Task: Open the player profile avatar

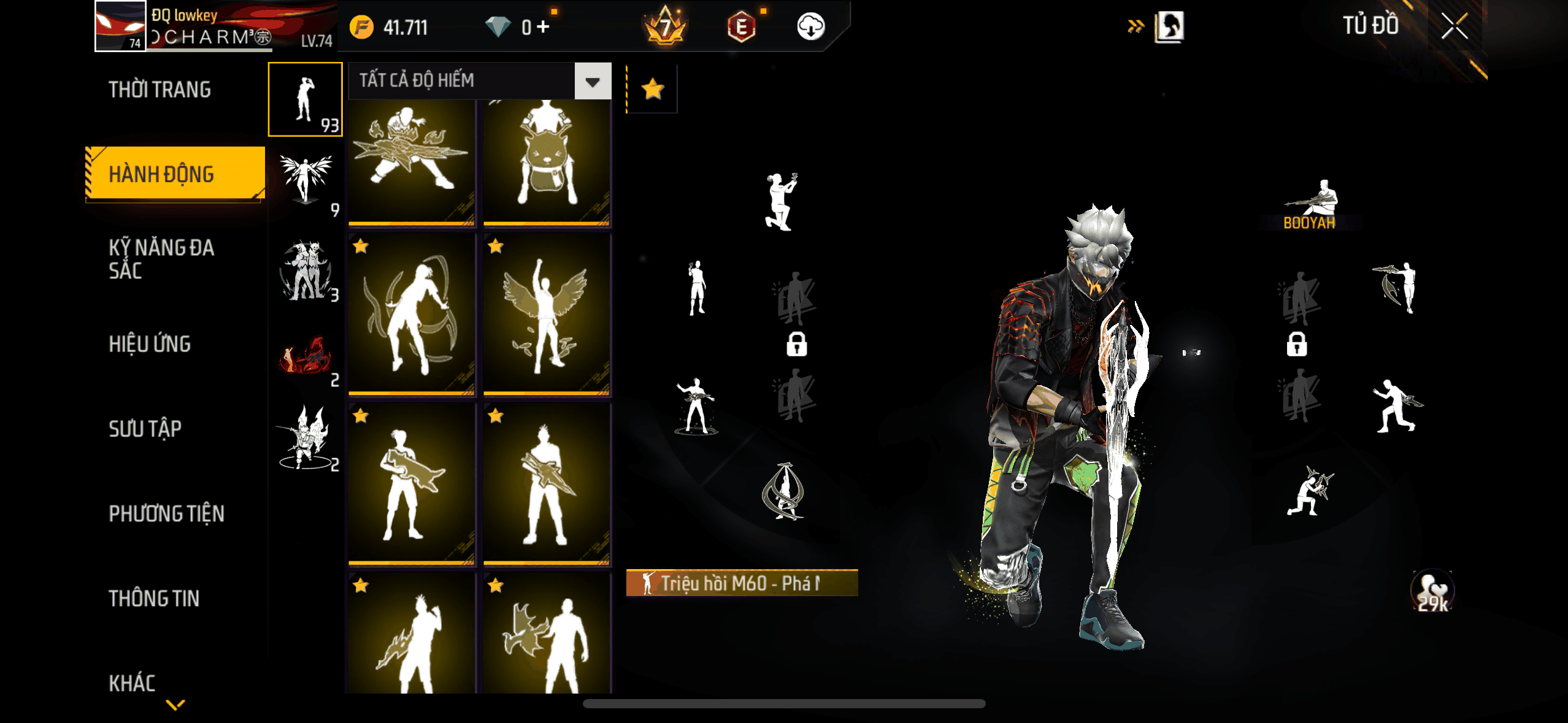Action: point(120,26)
